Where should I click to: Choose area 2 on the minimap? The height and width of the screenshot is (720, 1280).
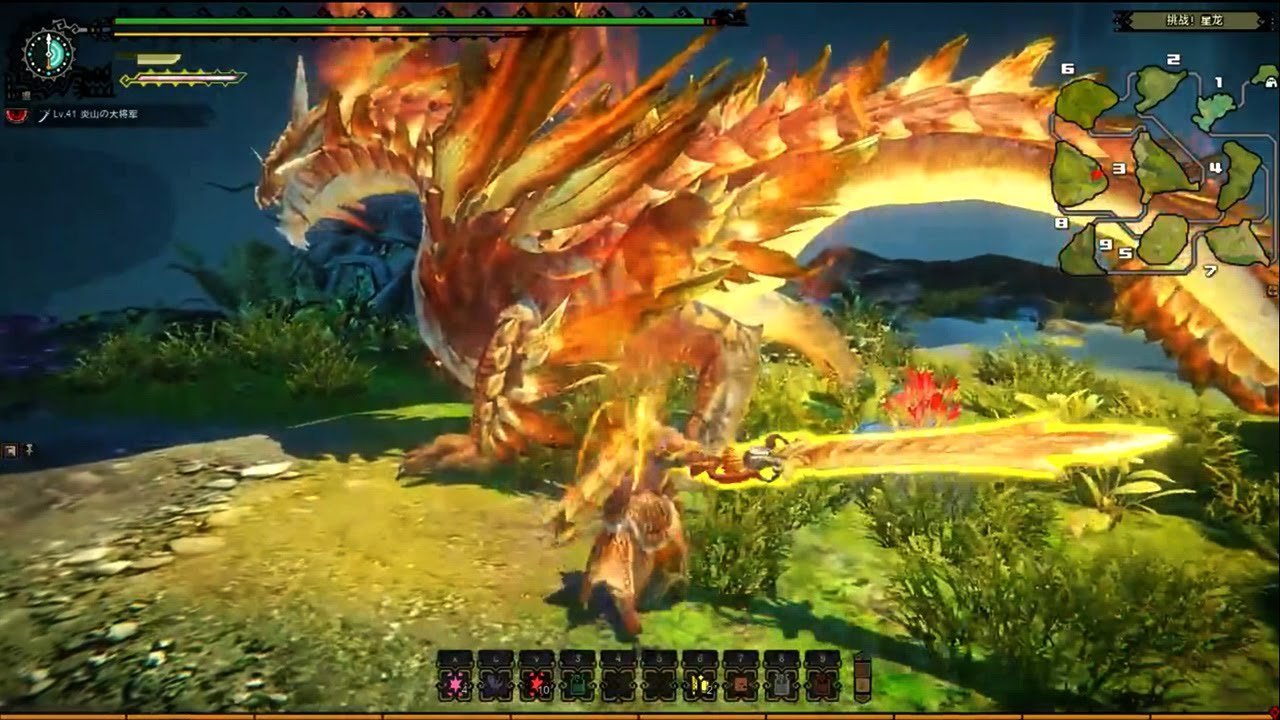[1160, 87]
